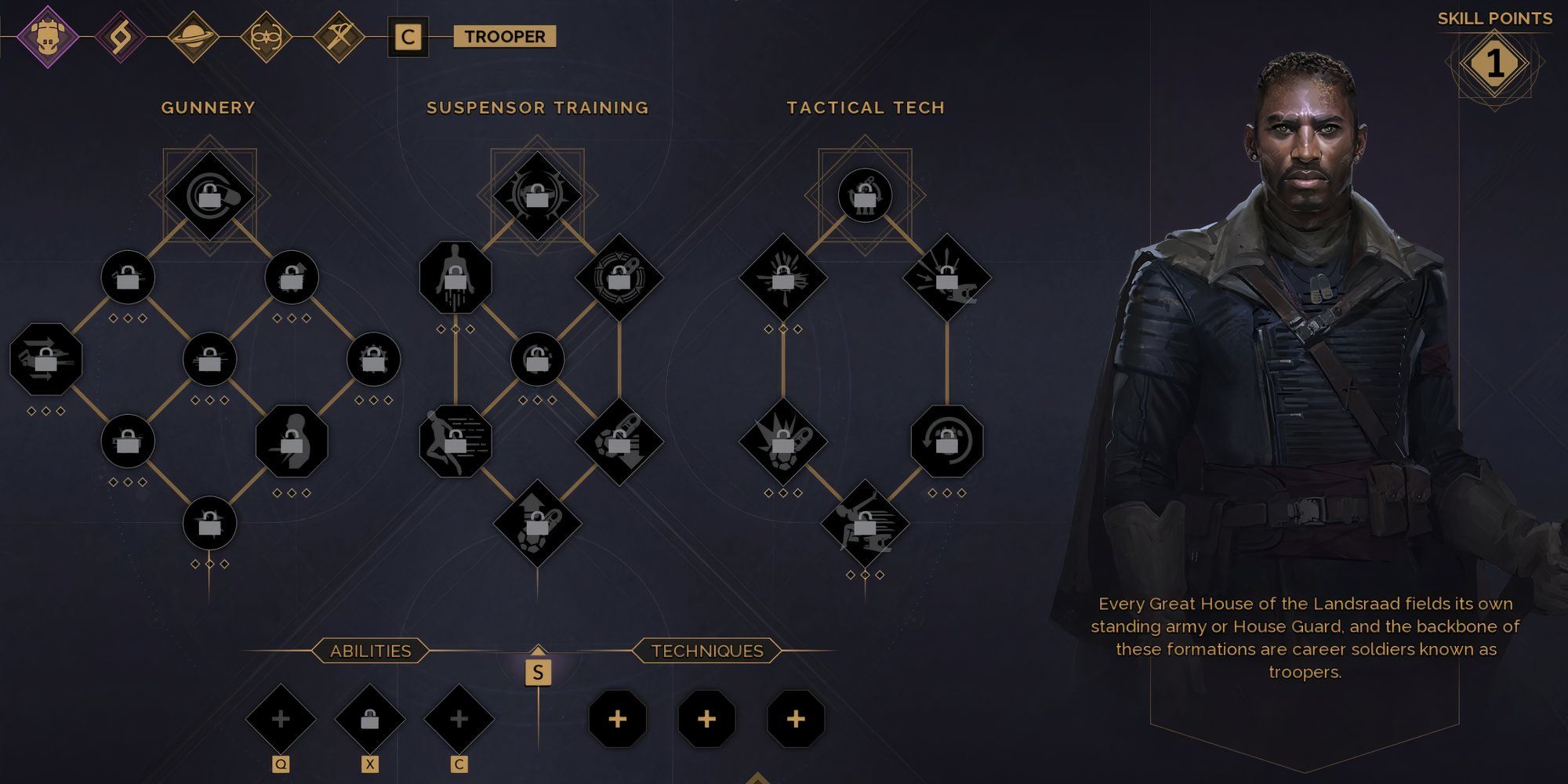This screenshot has width=1568, height=784.
Task: Select the circular arrow Tactical Tech node
Action: (x=947, y=441)
